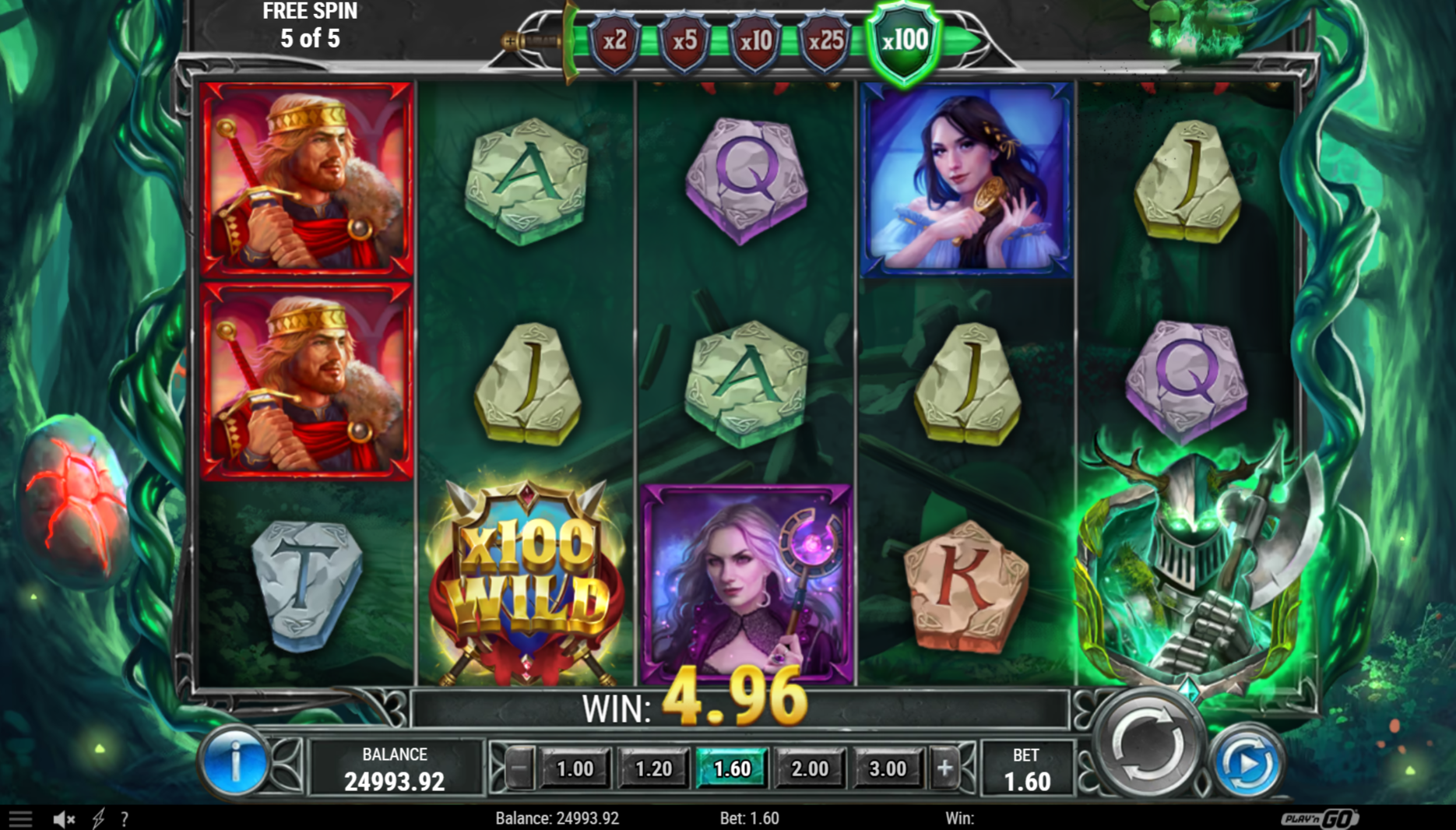Decrease bet with the minus button

(519, 769)
